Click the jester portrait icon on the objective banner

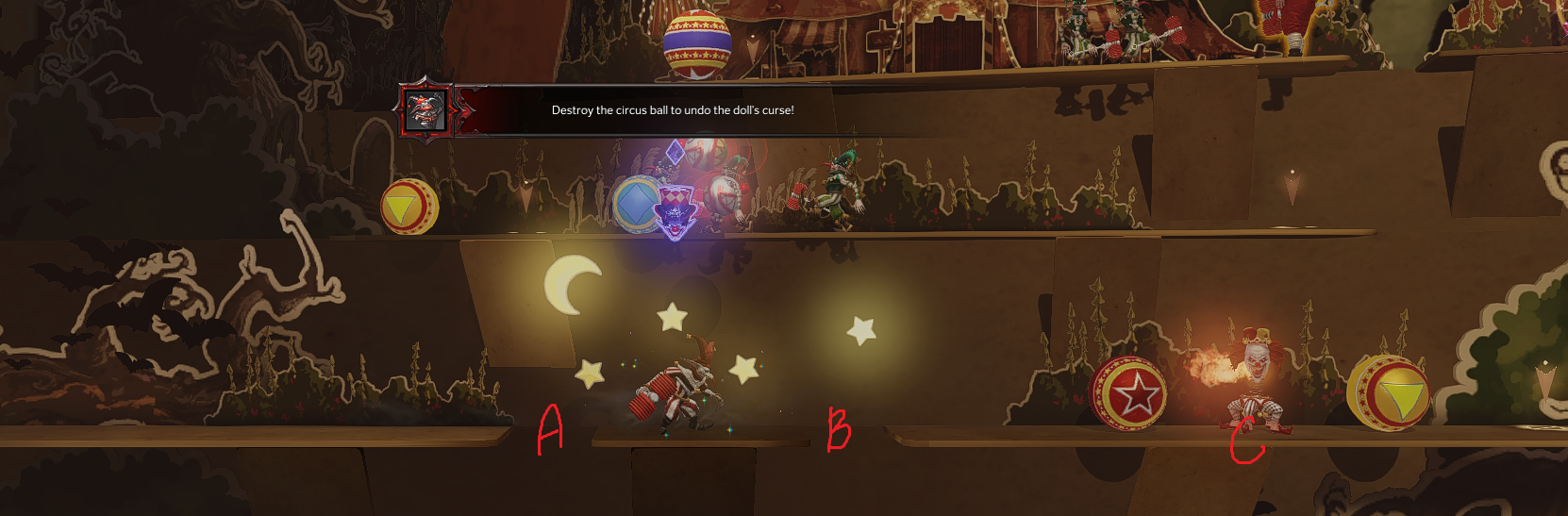(425, 110)
